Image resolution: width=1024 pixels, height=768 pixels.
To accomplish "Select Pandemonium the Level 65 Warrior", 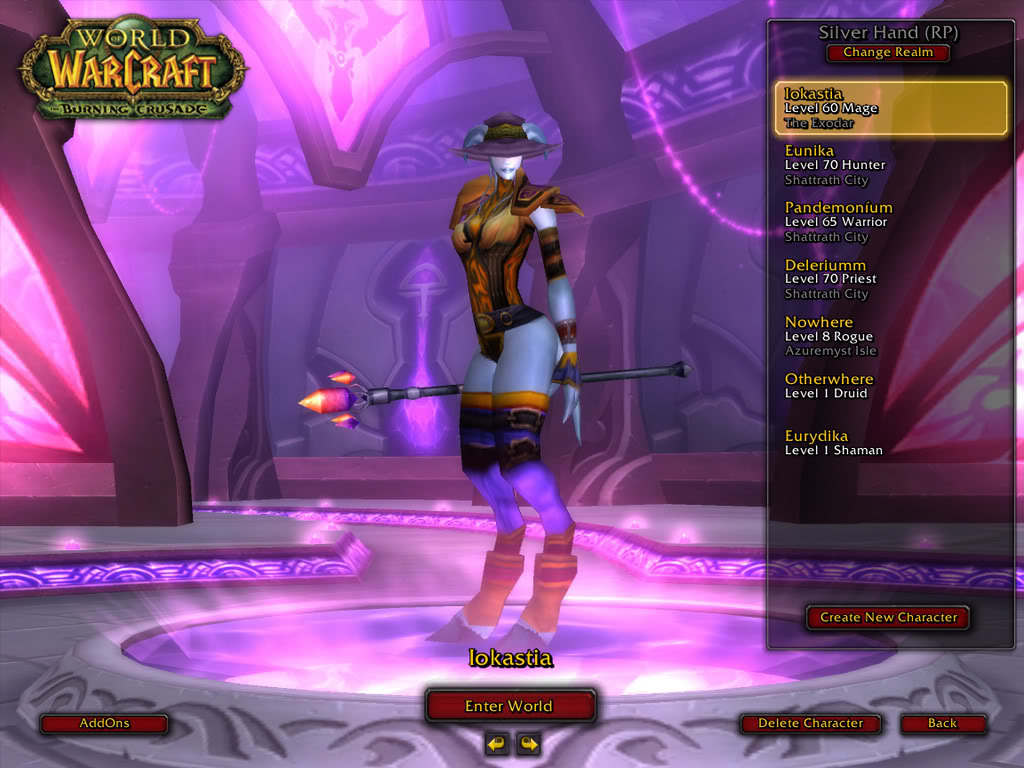I will tap(890, 222).
